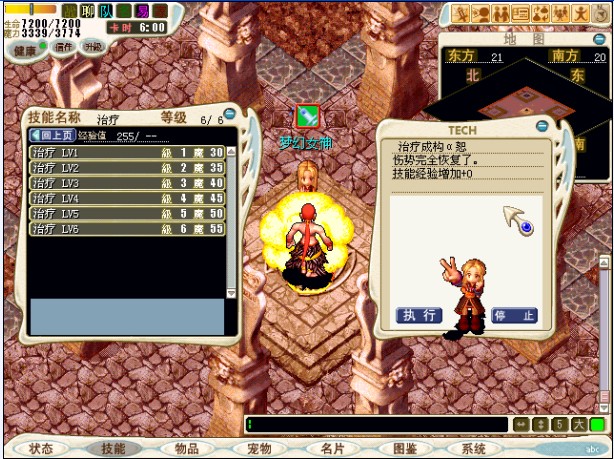Image resolution: width=614 pixels, height=459 pixels.
Task: Open the 图鉴 encyclopedia tab
Action: (404, 449)
